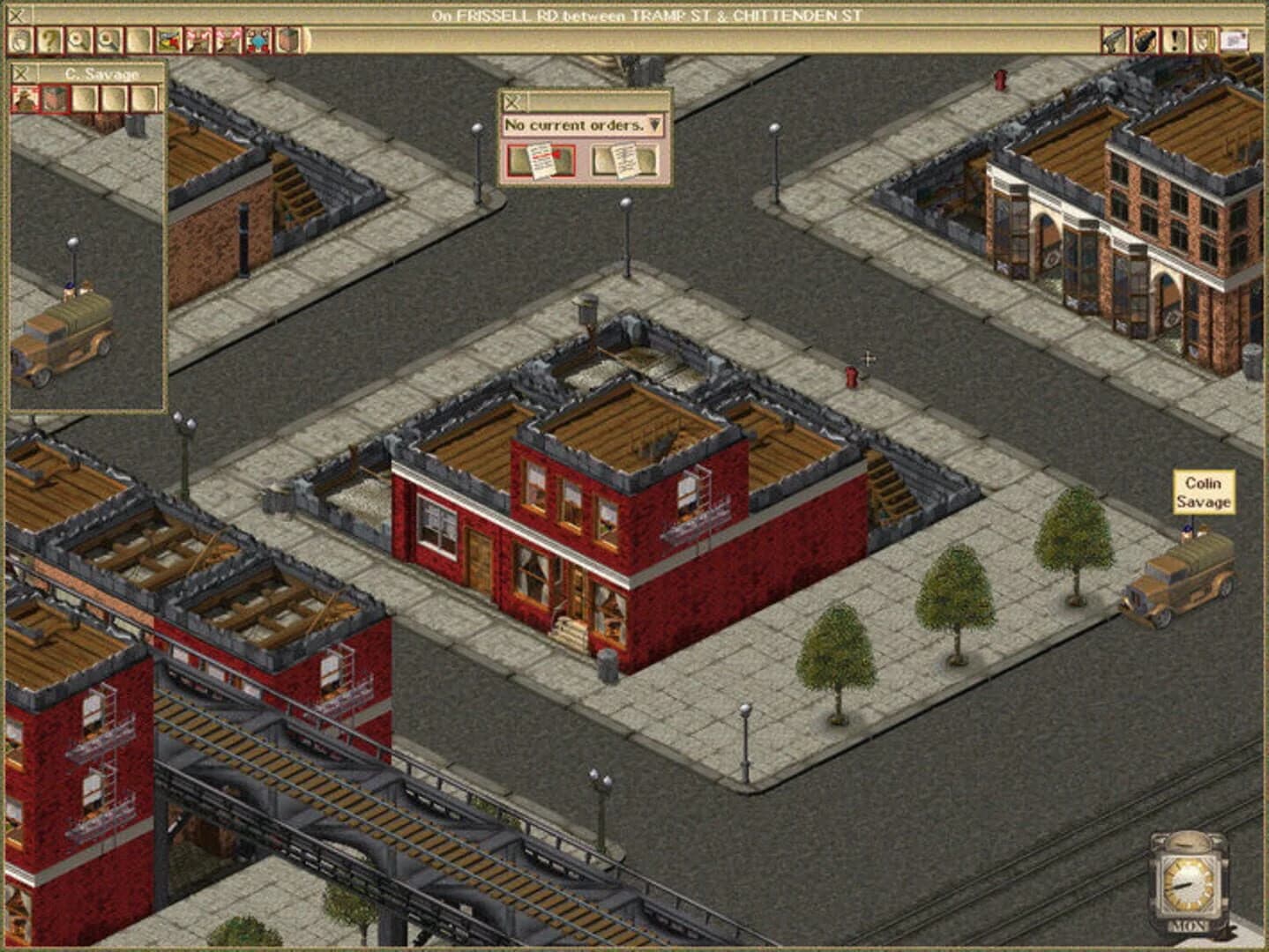Click the scroll document icon near top right
Viewport: 1269px width, 952px height.
(x=1203, y=38)
